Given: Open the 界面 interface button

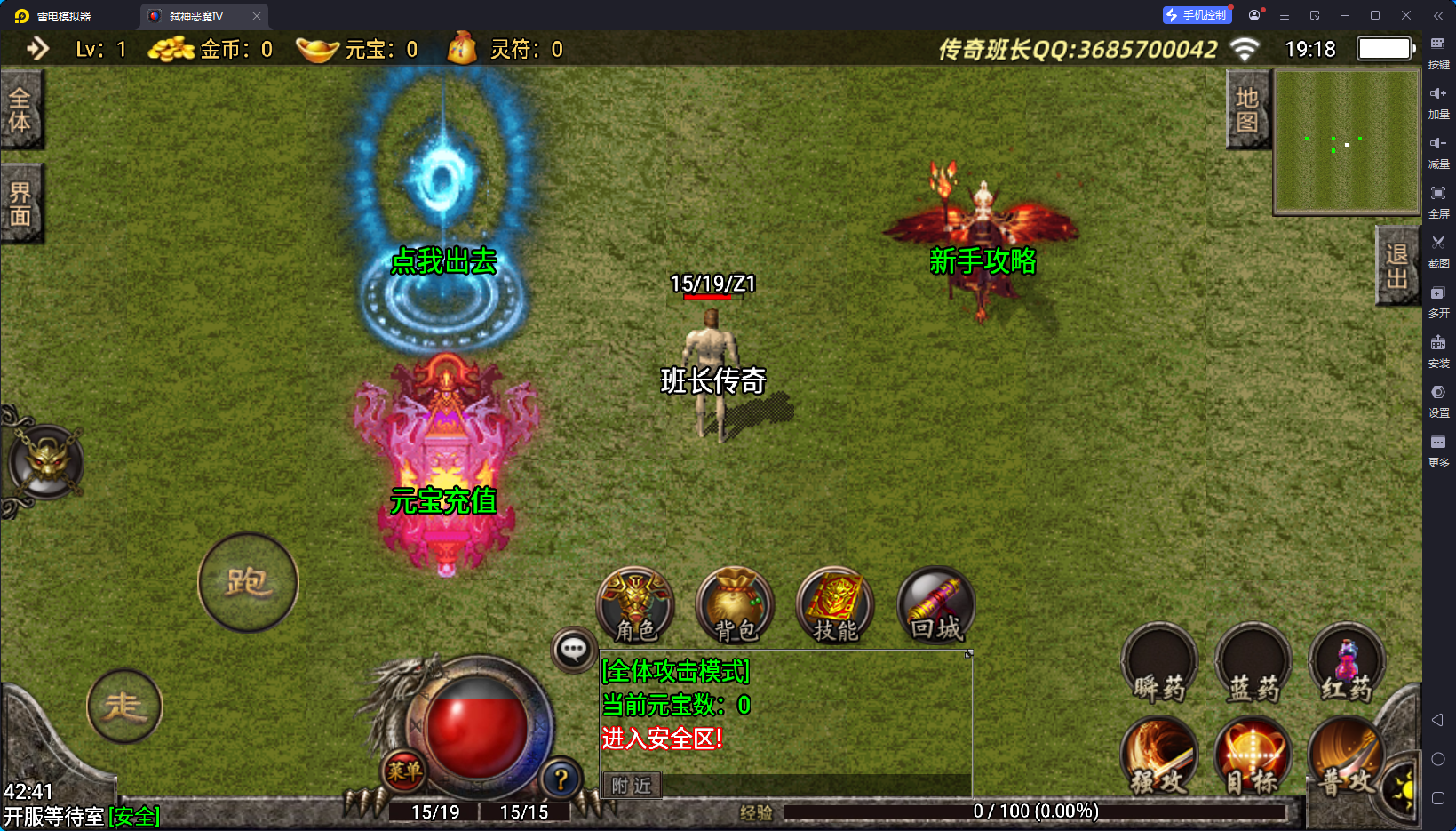Looking at the screenshot, I should [x=20, y=204].
